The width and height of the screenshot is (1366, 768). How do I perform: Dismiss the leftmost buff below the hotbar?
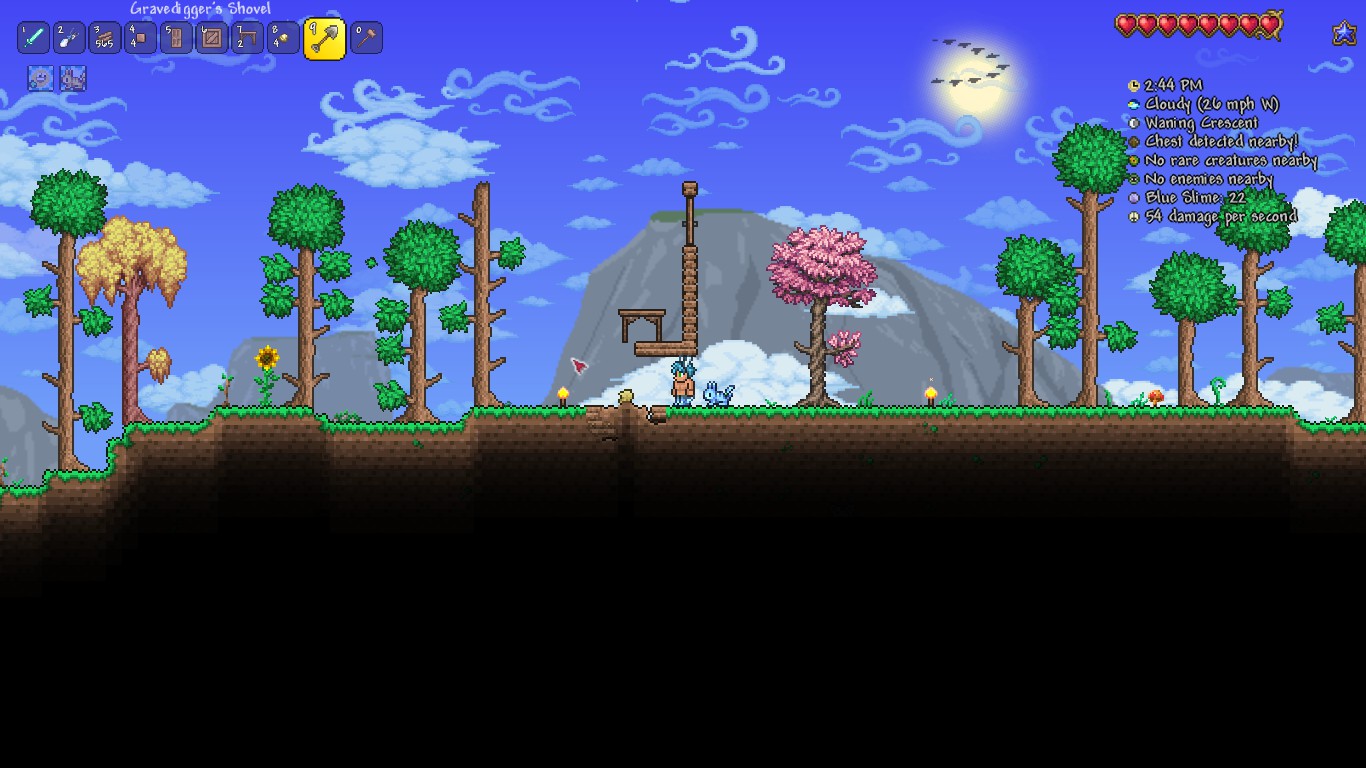tap(40, 79)
